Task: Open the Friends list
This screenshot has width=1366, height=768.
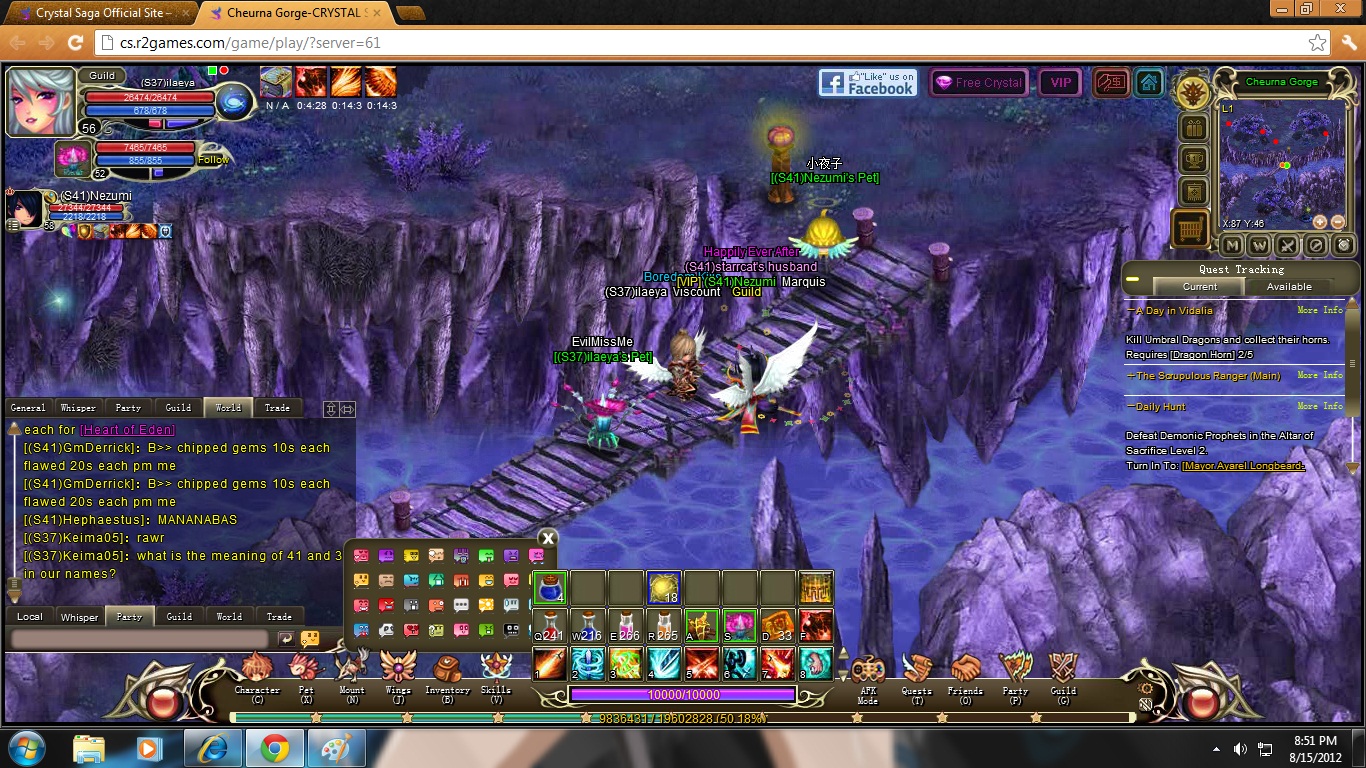Action: click(x=965, y=672)
